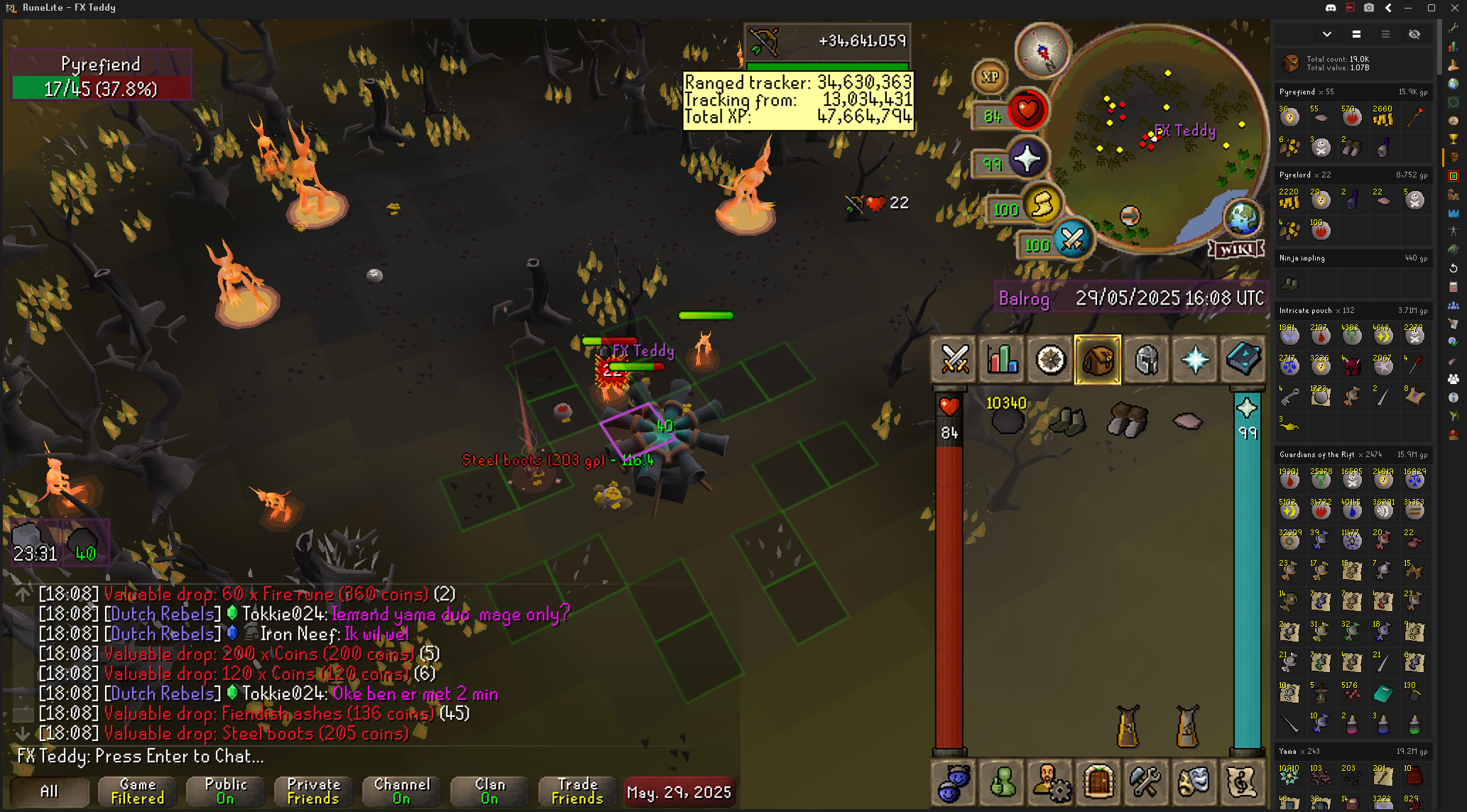Image resolution: width=1467 pixels, height=812 pixels.
Task: Open the Combat Options tab
Action: click(x=954, y=360)
